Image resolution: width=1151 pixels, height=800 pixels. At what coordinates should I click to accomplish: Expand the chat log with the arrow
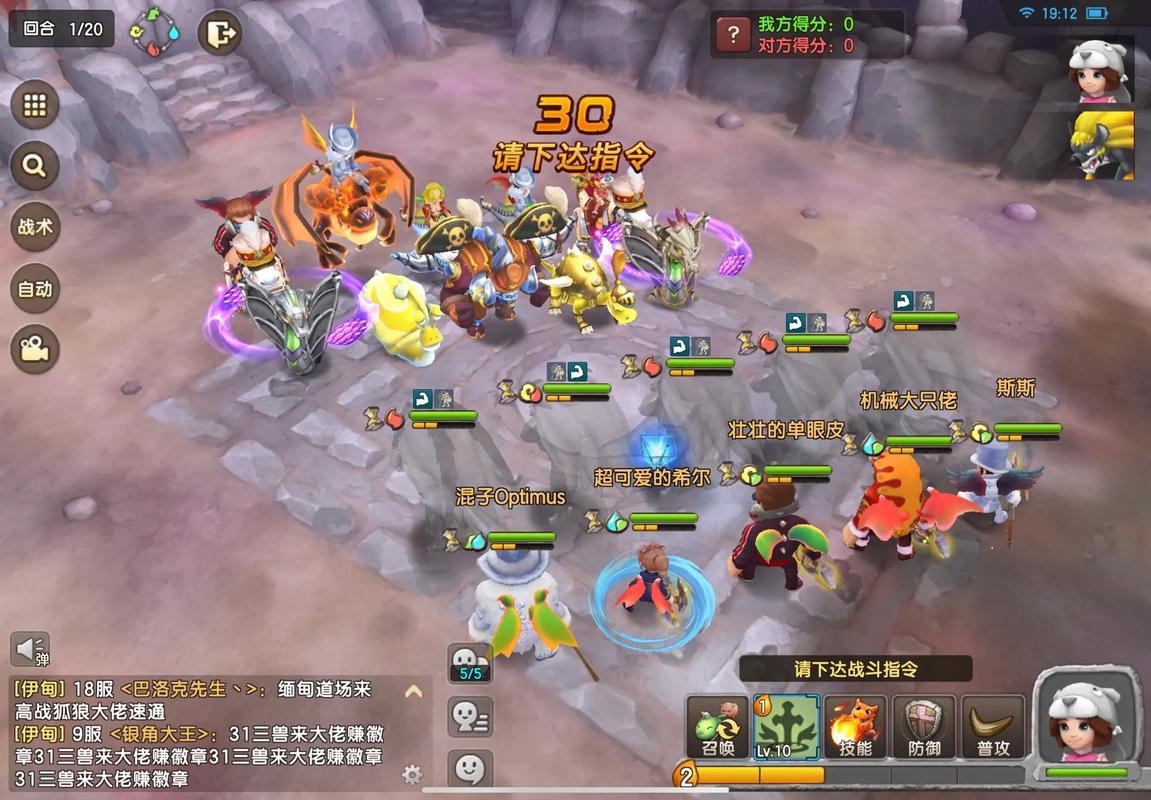412,691
